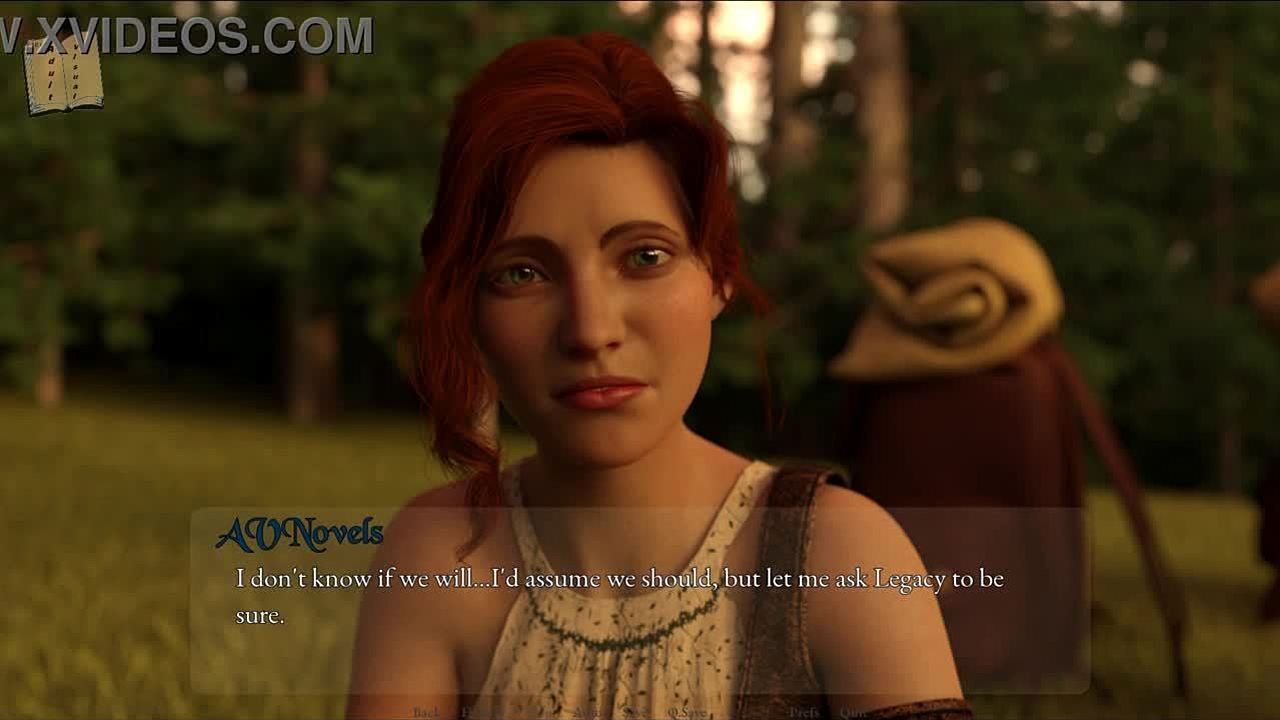Screen dimensions: 1280x720
Task: Open the Save menu
Action: [634, 712]
